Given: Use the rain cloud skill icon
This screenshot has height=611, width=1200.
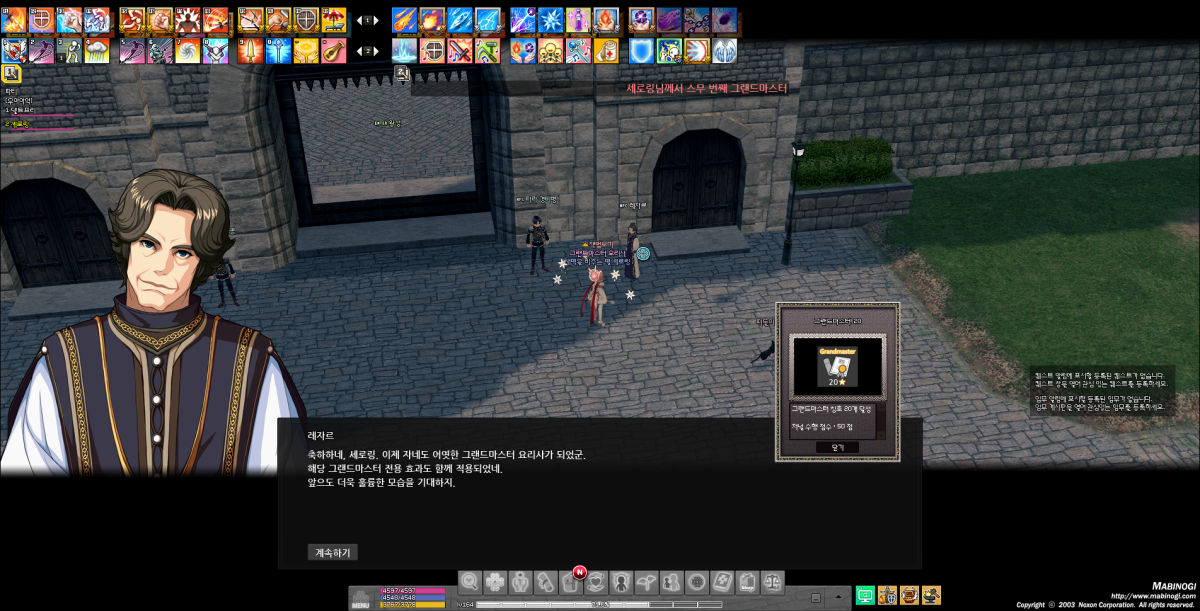Looking at the screenshot, I should 98,50.
